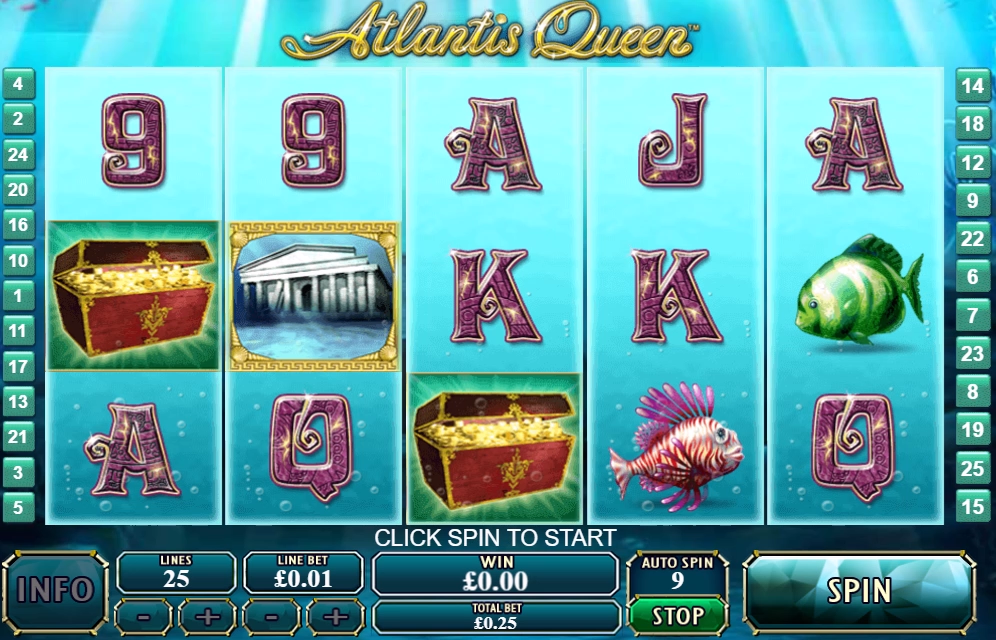Choose payline 16 marker
The image size is (996, 640).
18,225
